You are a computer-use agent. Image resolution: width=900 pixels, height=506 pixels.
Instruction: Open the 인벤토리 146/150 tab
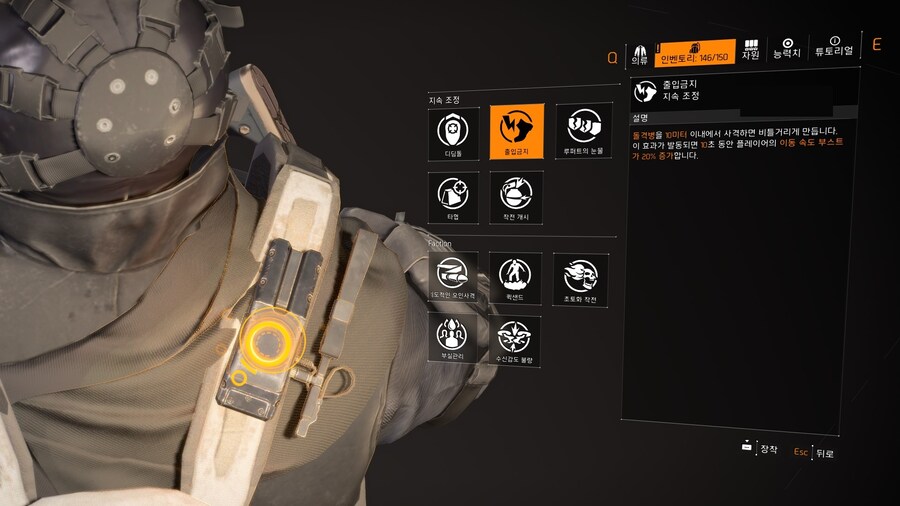coord(695,52)
